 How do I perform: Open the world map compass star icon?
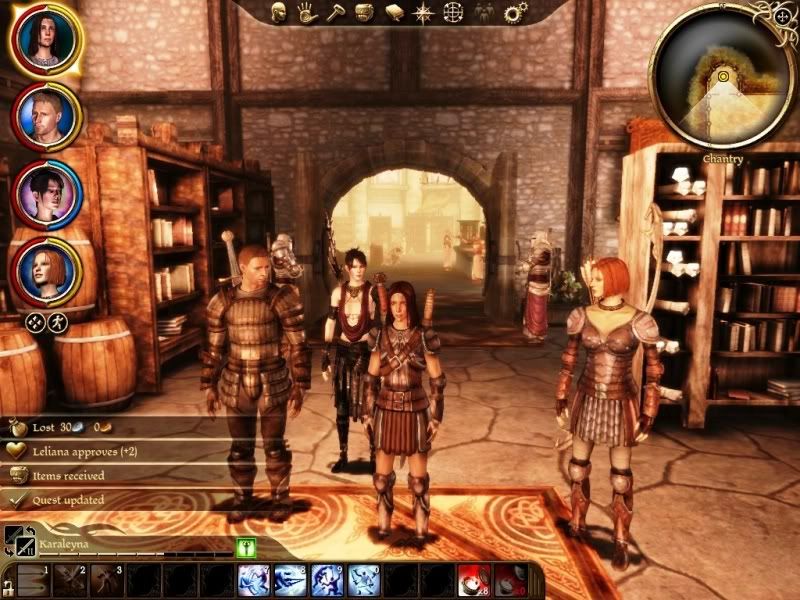coord(424,13)
